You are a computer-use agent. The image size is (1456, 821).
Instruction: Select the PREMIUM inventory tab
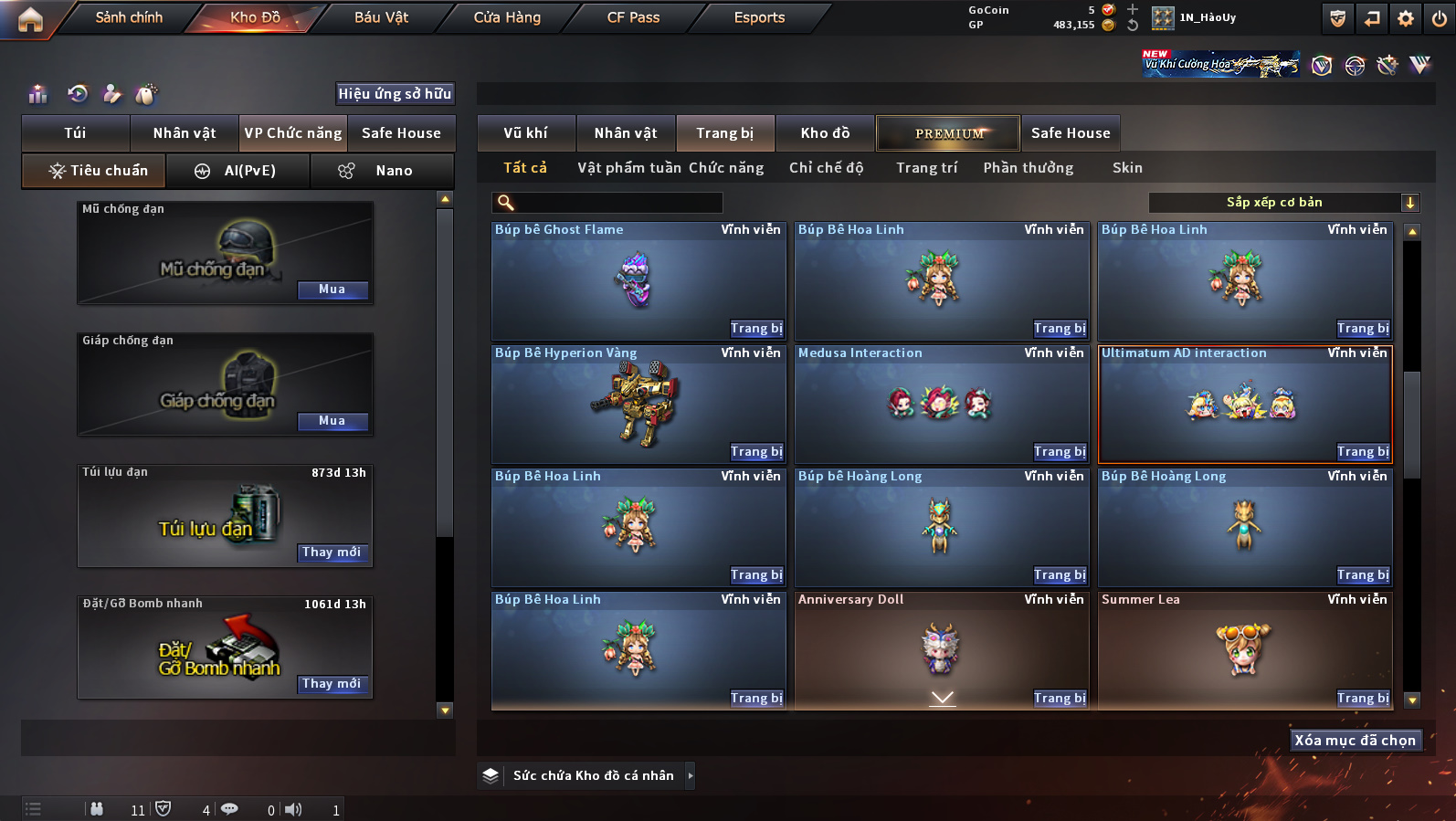[x=948, y=133]
